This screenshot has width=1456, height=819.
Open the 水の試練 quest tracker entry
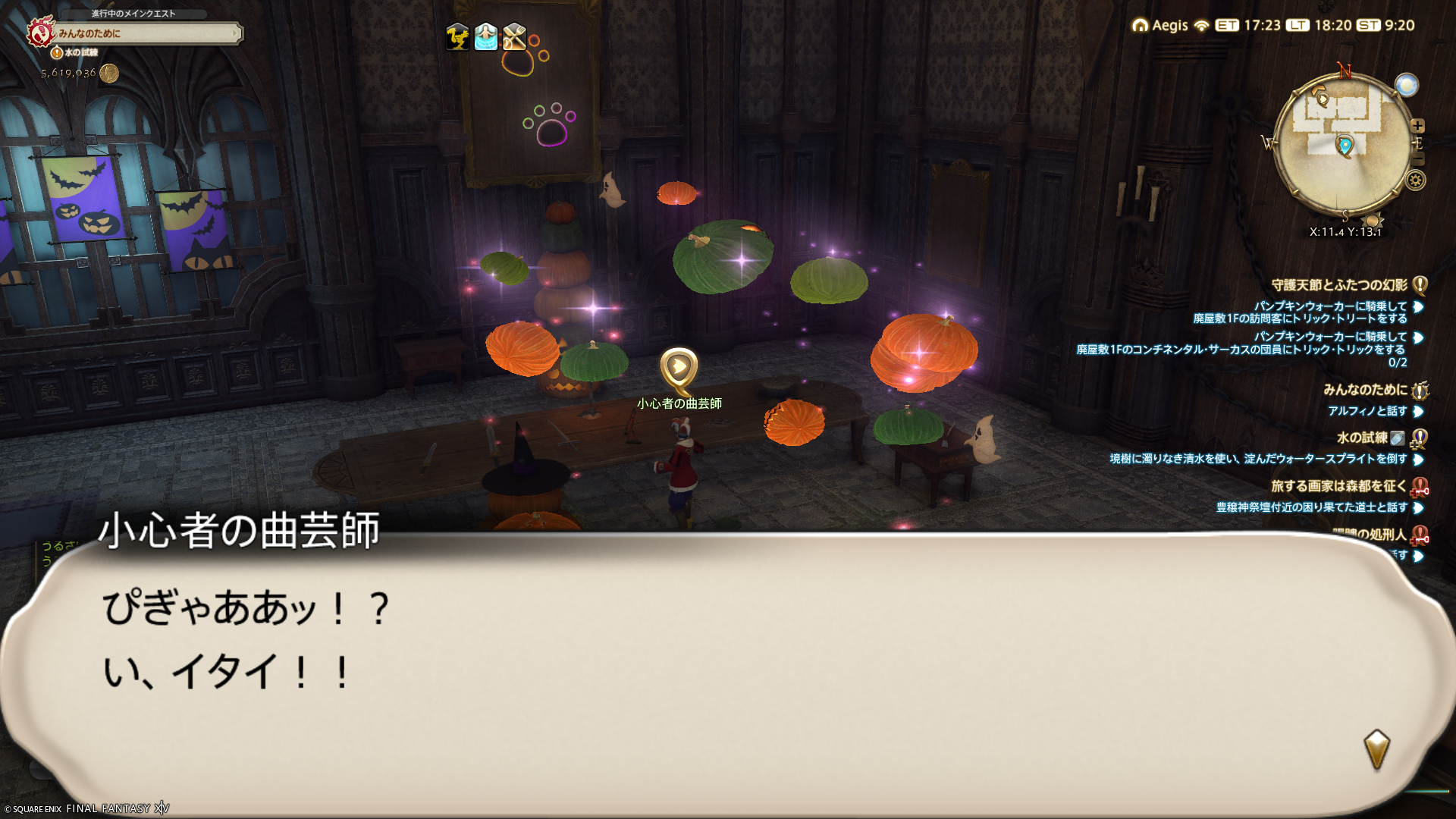(1361, 438)
